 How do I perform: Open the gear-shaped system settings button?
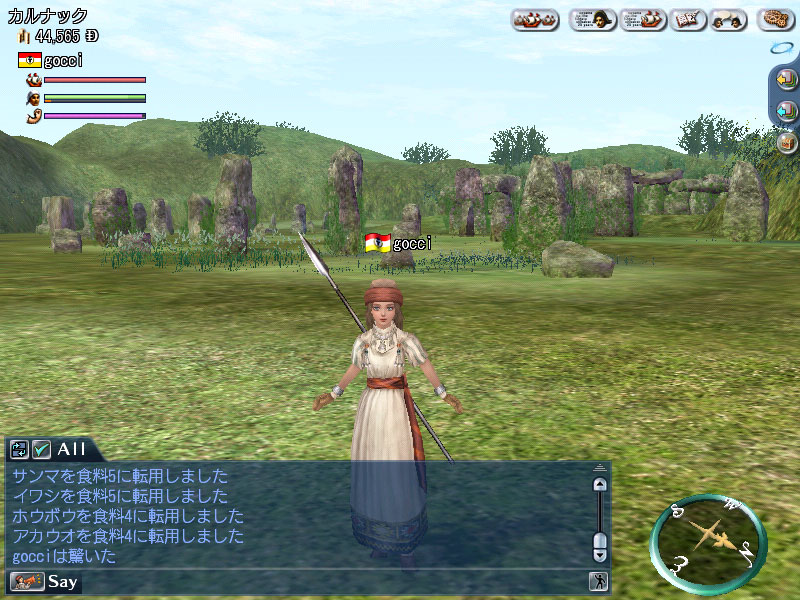point(776,19)
